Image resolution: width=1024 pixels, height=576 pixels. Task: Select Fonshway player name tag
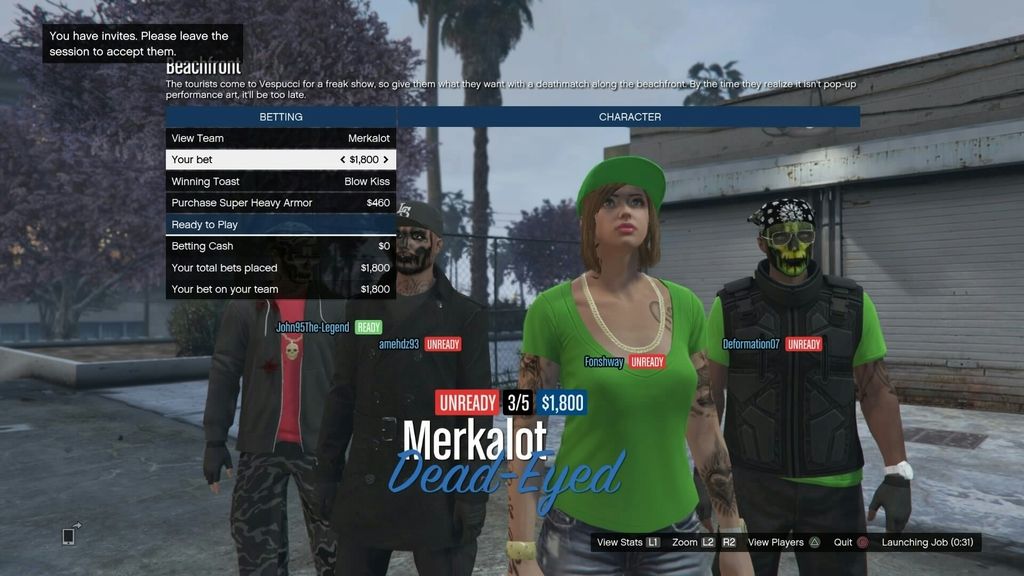(604, 362)
